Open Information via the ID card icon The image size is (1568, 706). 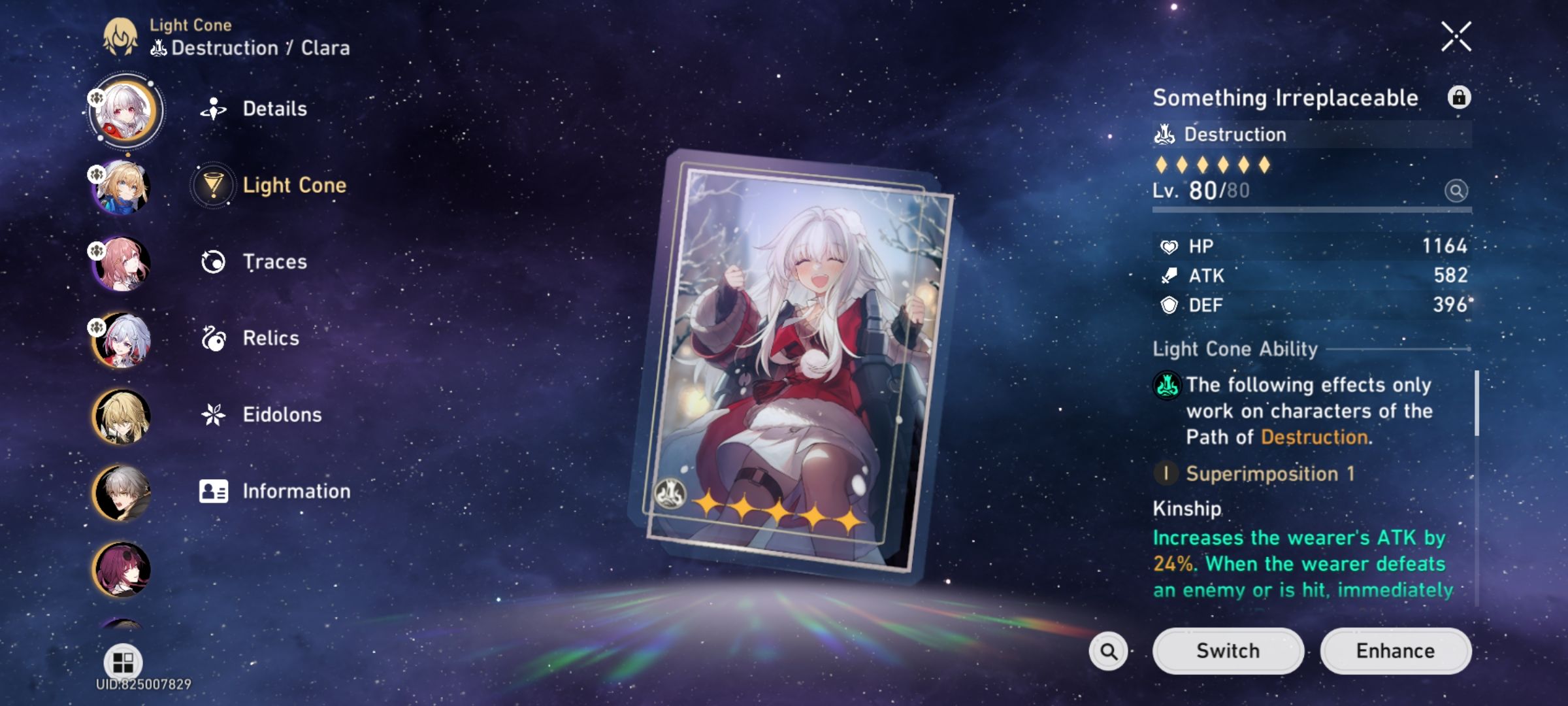coord(214,491)
